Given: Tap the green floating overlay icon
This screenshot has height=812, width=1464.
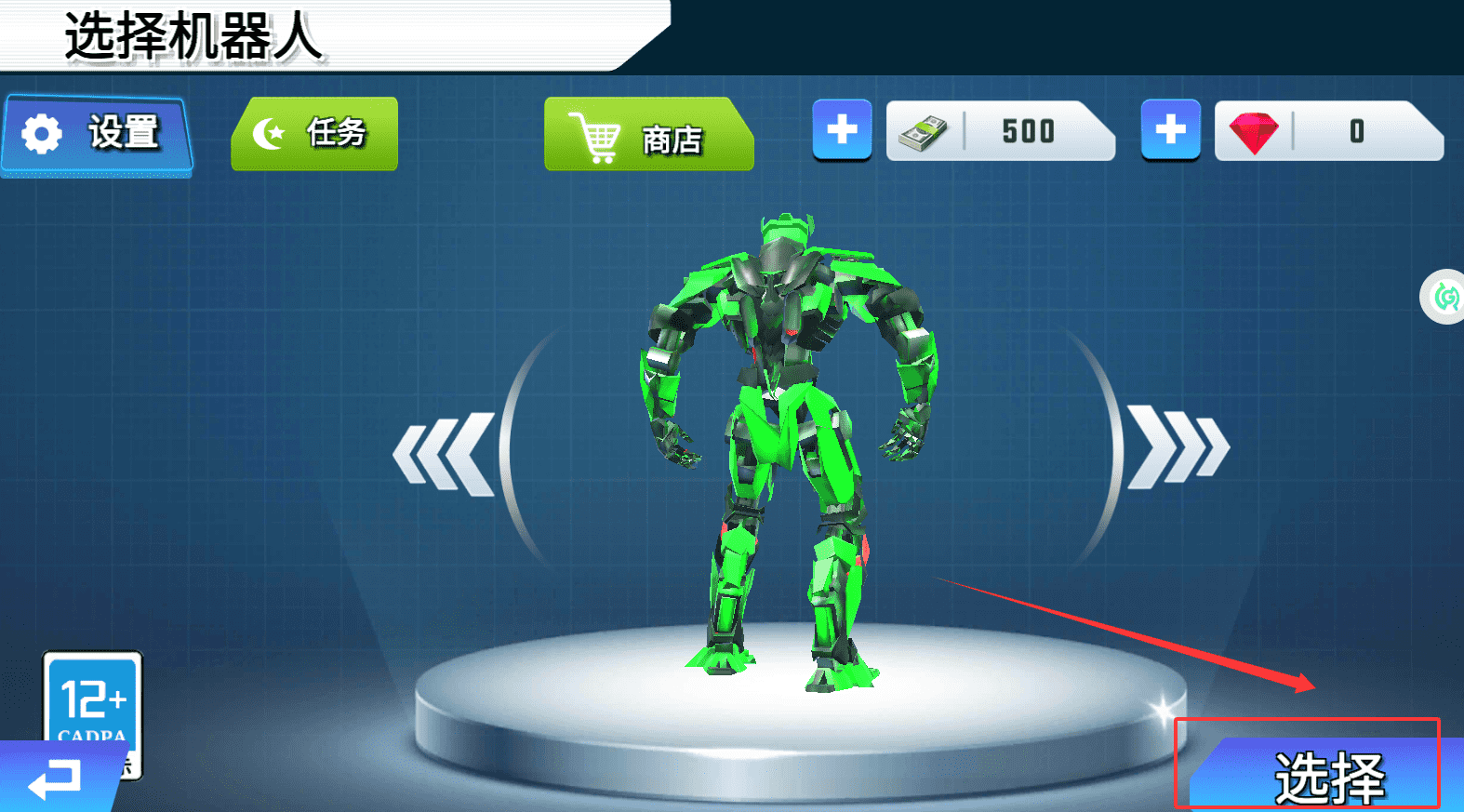Looking at the screenshot, I should [1445, 298].
